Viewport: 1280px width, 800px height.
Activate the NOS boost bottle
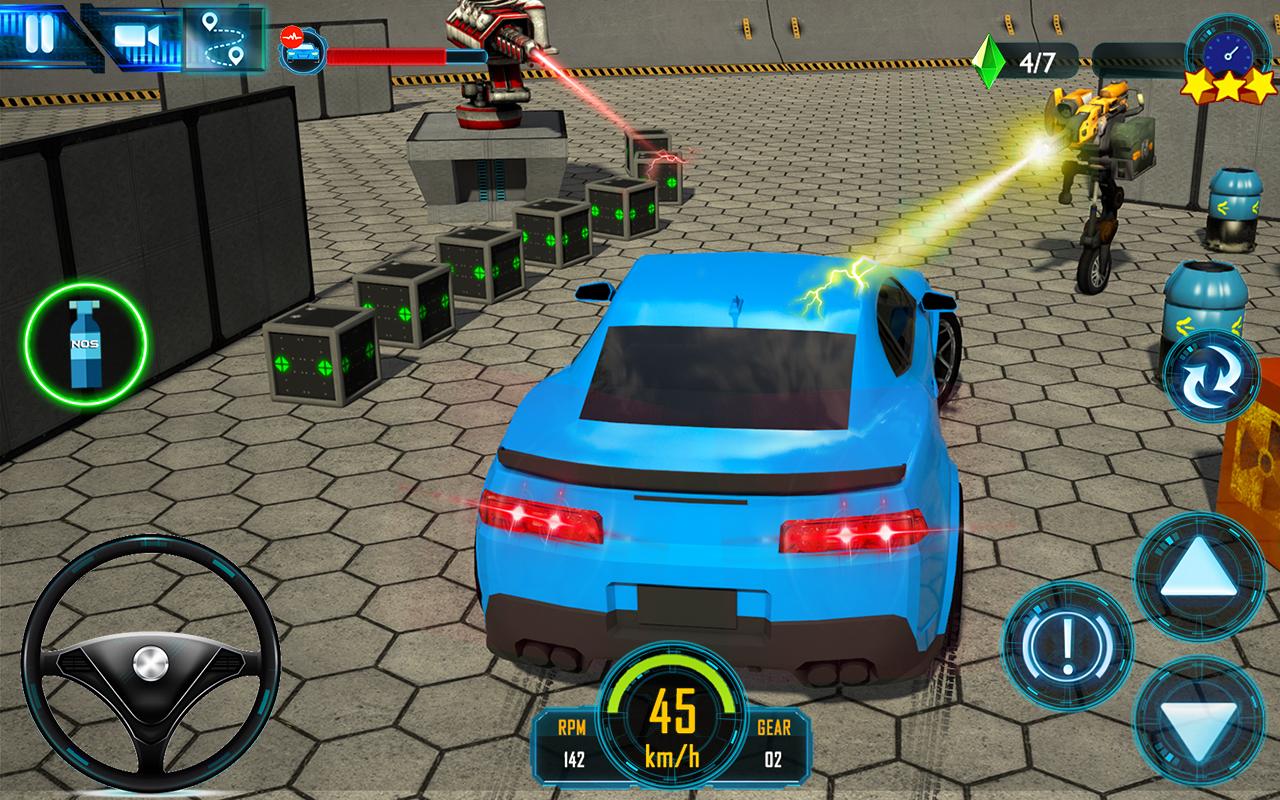[86, 344]
